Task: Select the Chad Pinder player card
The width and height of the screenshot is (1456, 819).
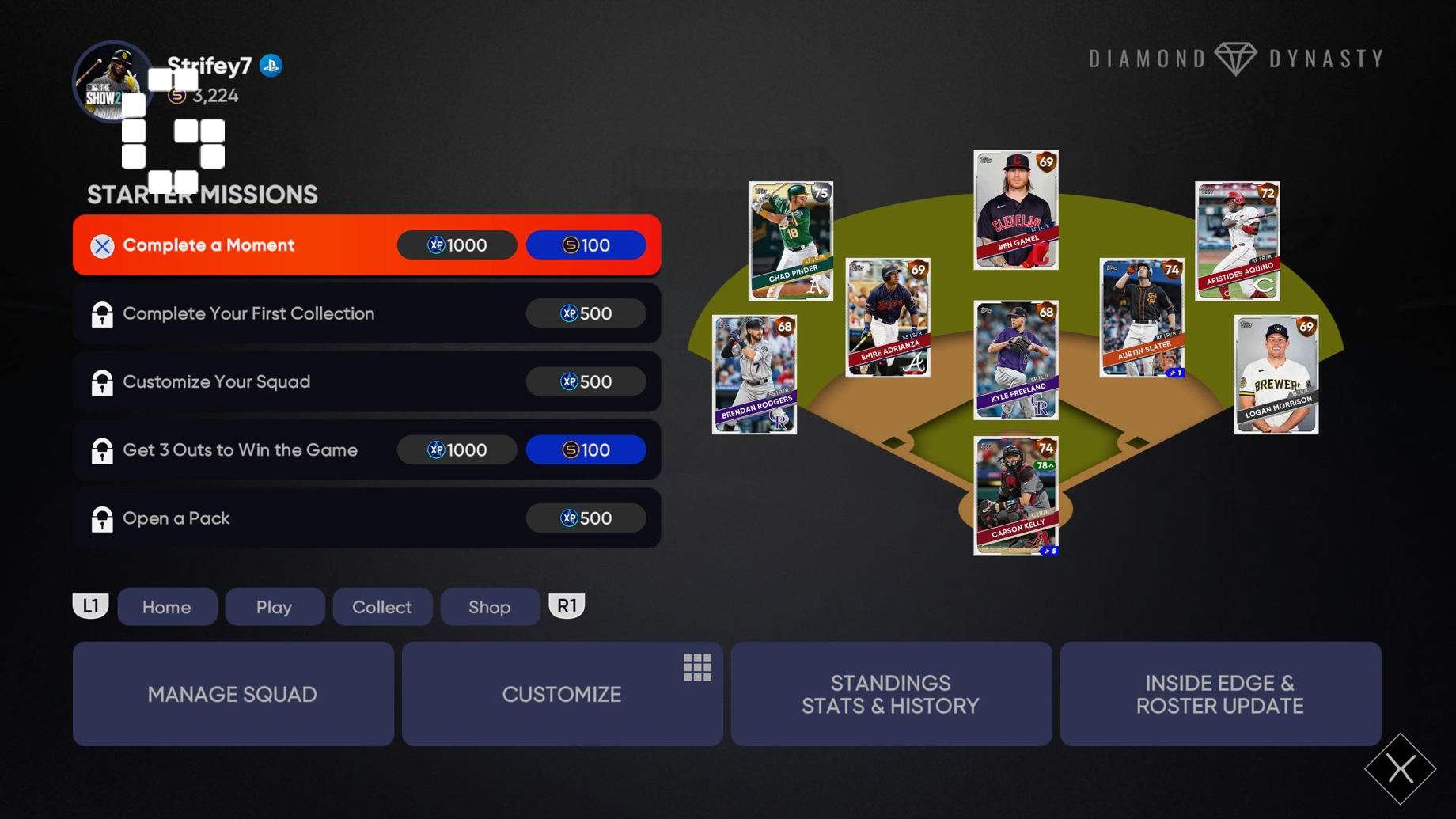Action: [790, 241]
